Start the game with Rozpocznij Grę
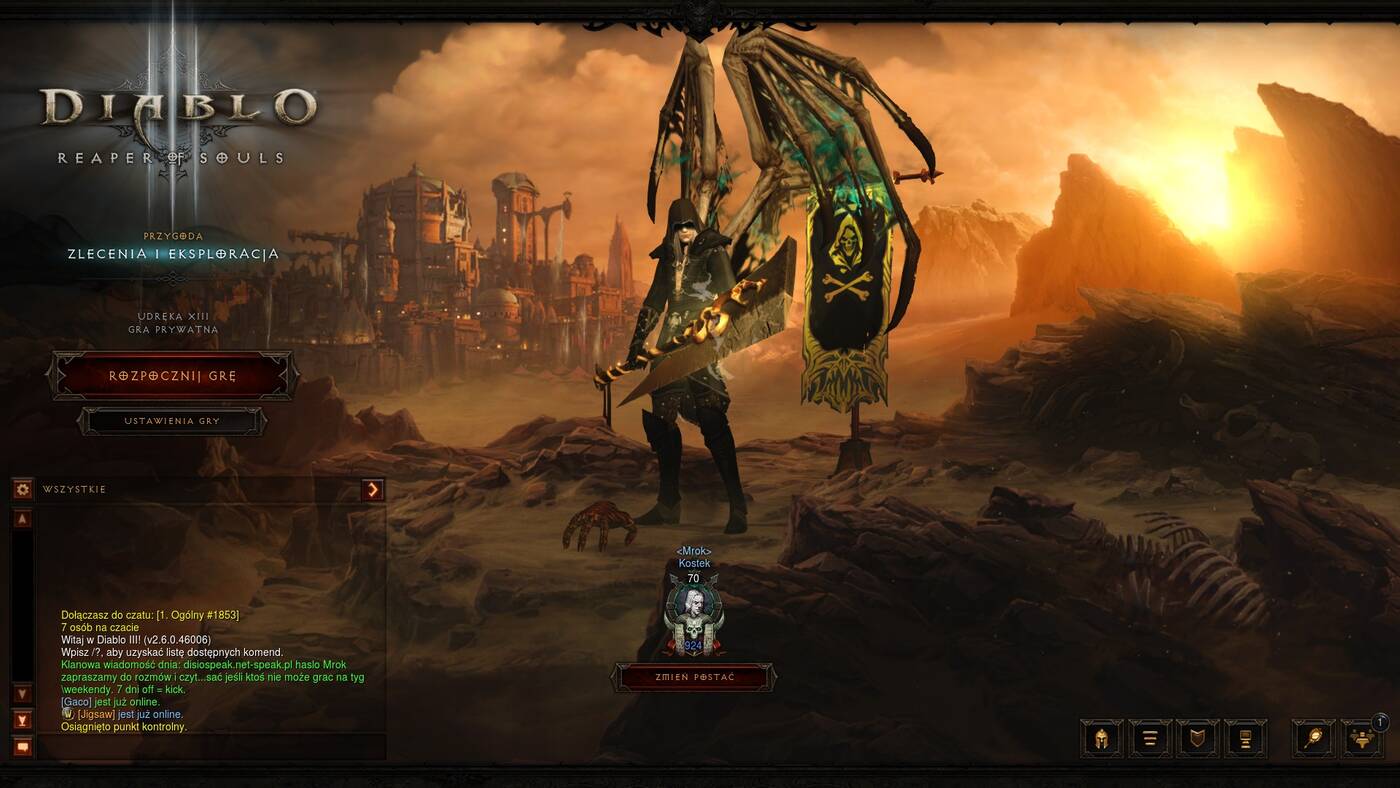This screenshot has height=788, width=1400. click(x=172, y=376)
